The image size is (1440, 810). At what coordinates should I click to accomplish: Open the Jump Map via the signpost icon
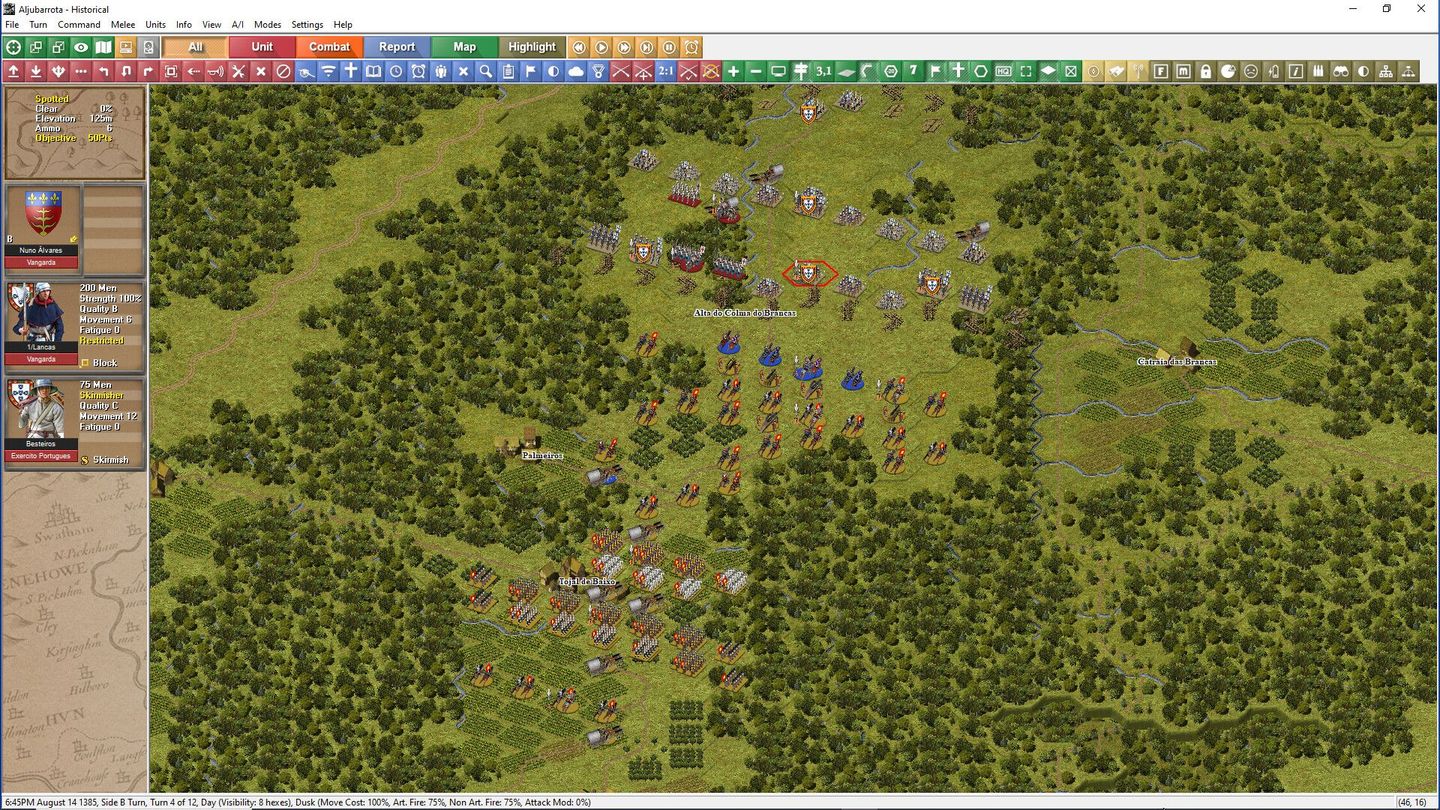[800, 70]
